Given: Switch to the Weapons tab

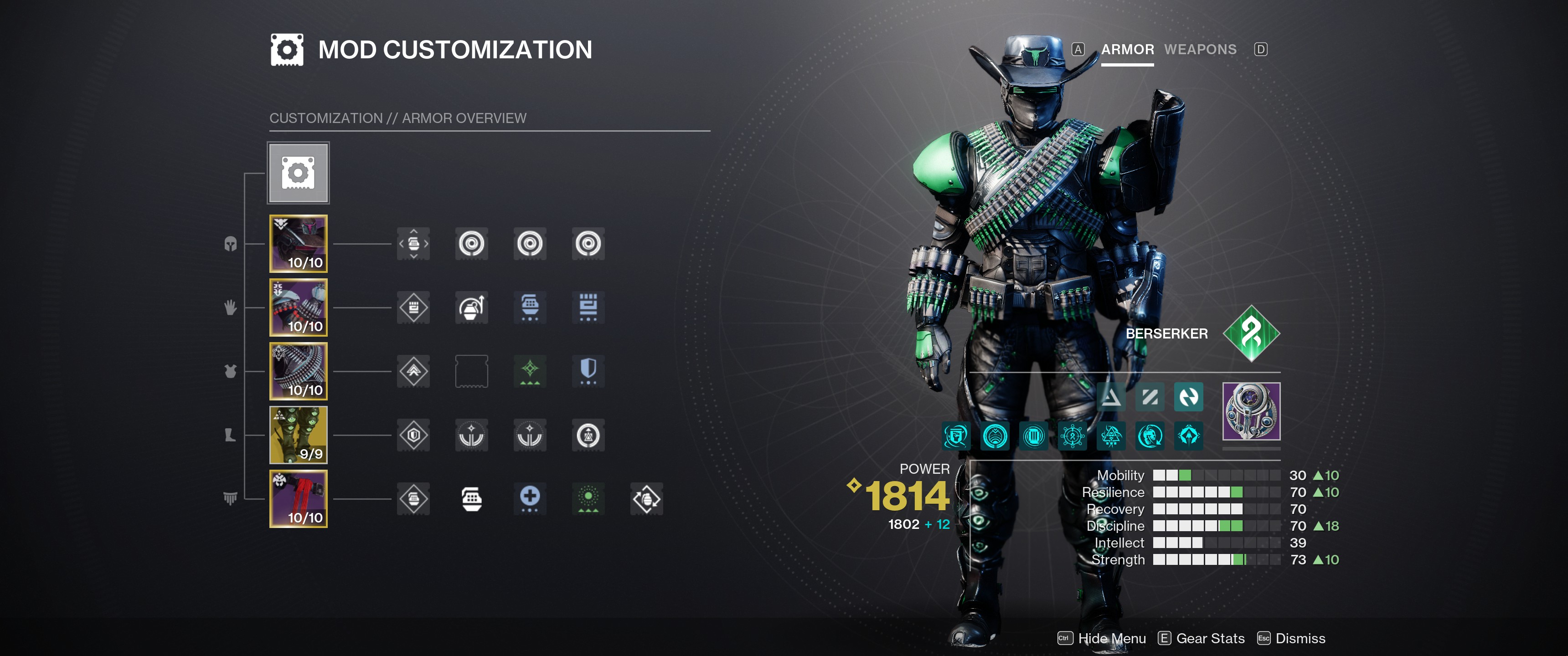Looking at the screenshot, I should [1200, 49].
